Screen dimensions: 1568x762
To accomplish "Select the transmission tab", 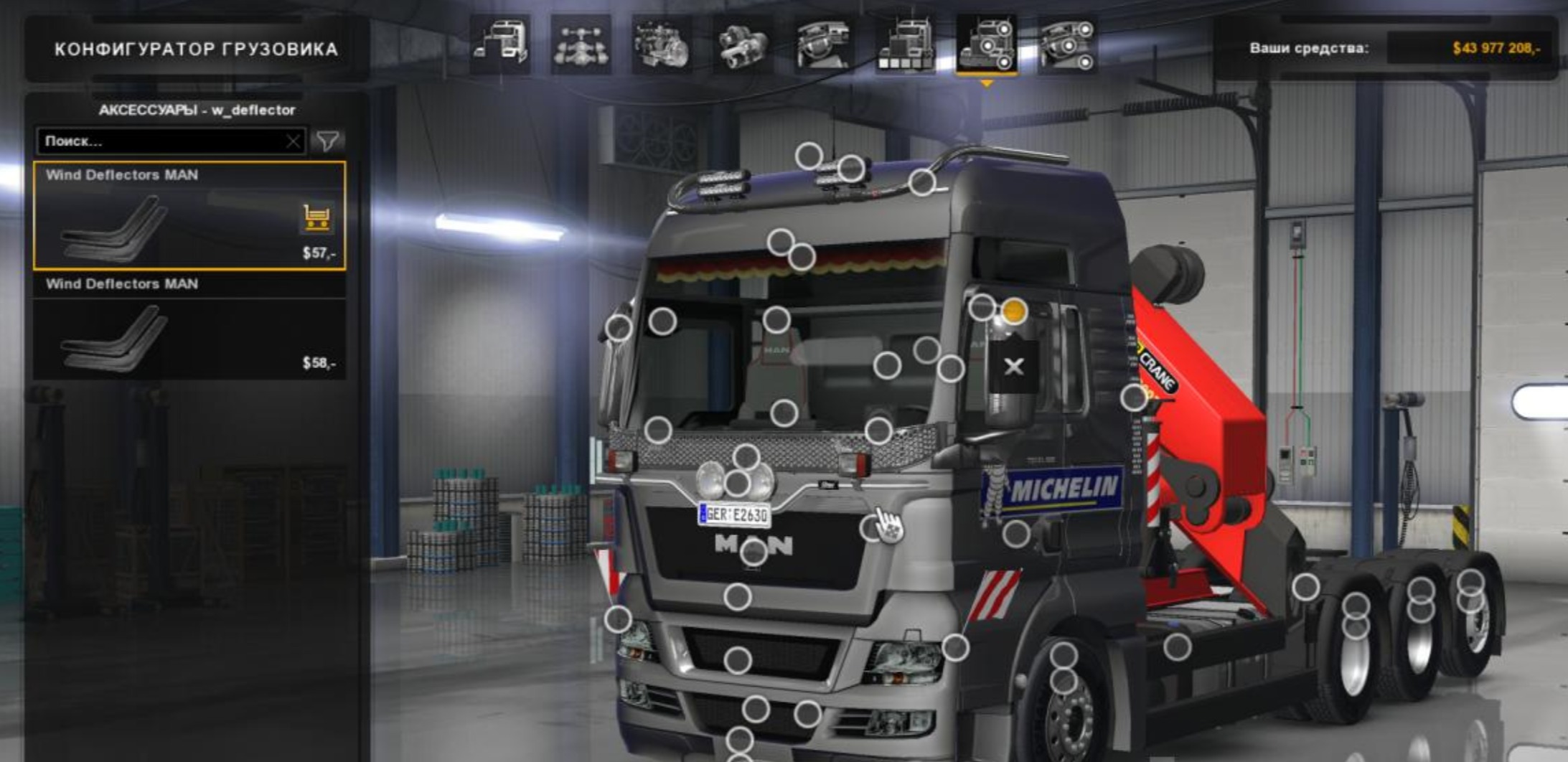I will click(x=743, y=44).
